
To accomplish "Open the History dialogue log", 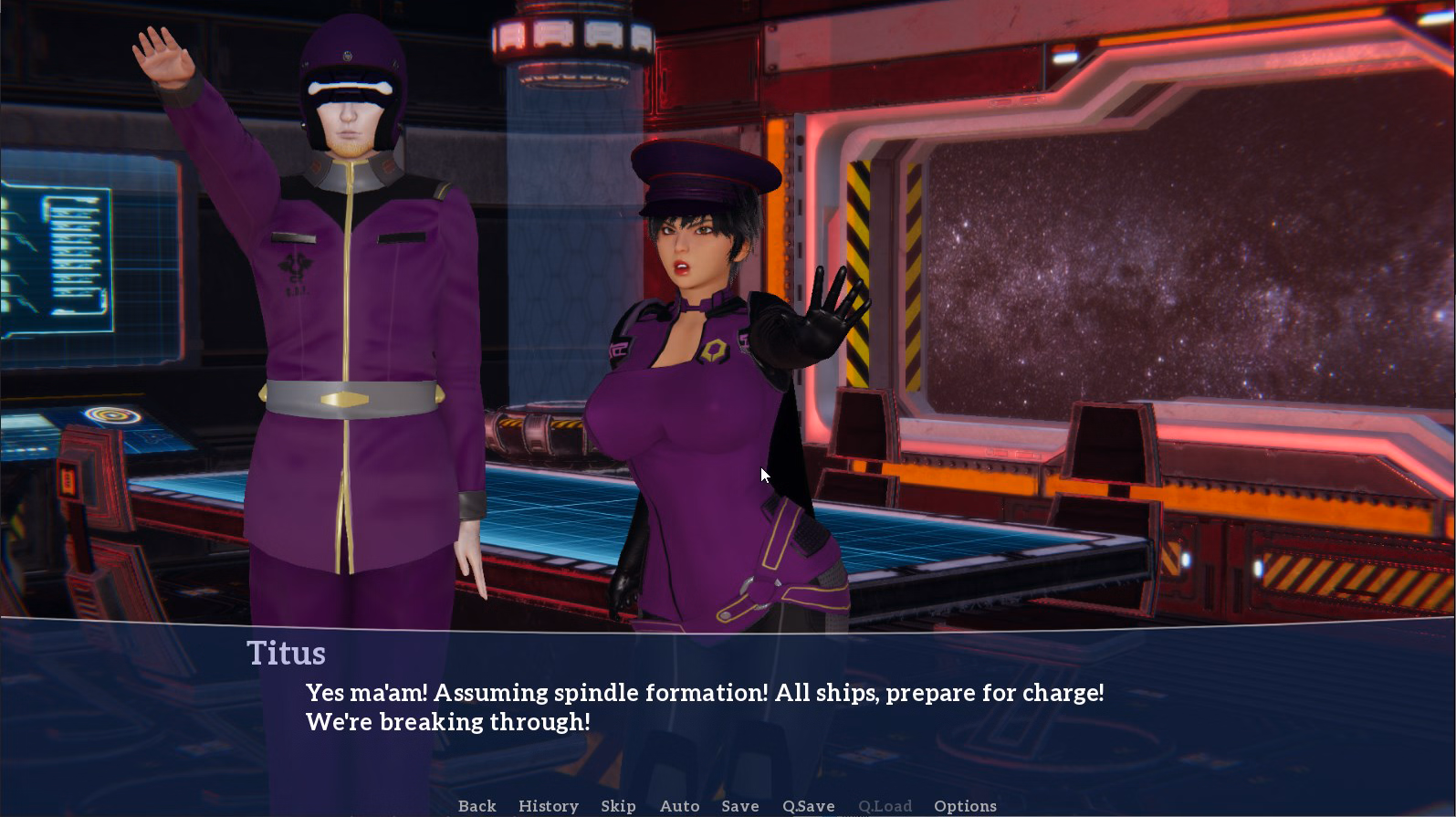I will point(548,806).
